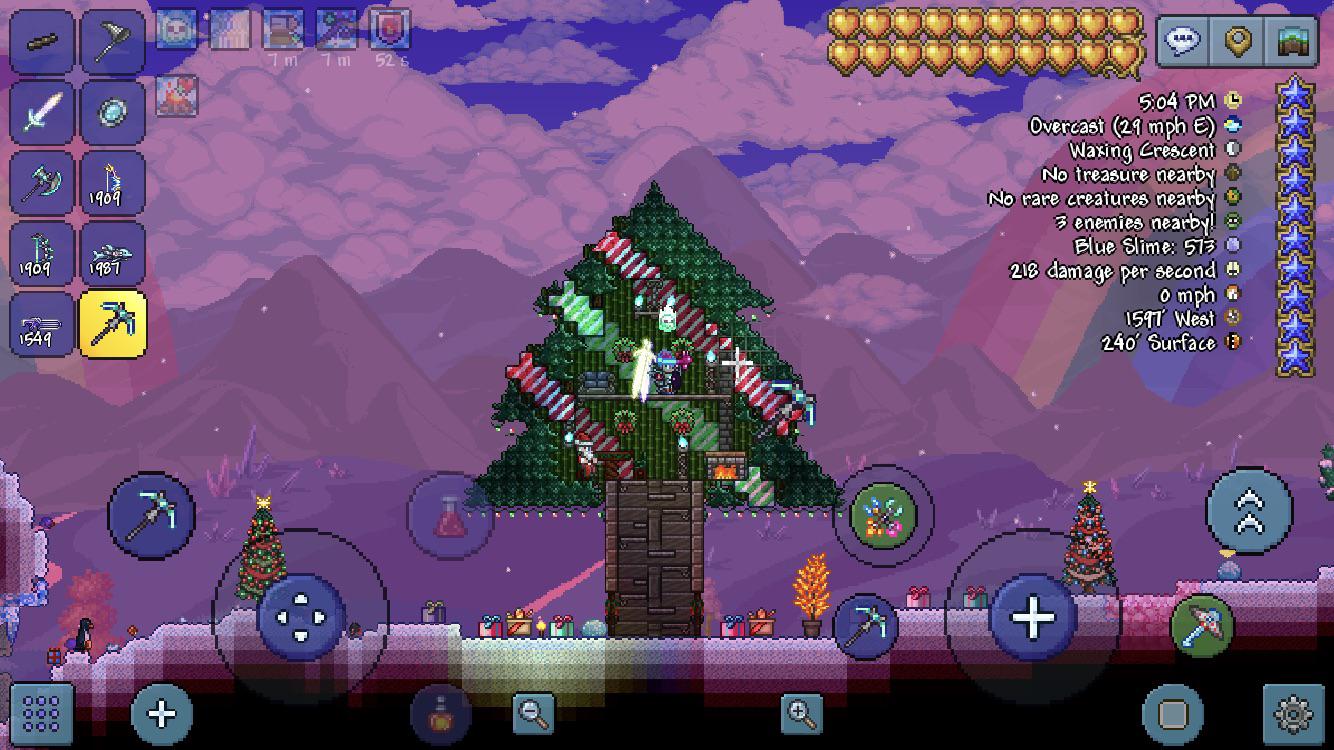Open settings via the gear icon
This screenshot has height=750, width=1334.
(1293, 714)
